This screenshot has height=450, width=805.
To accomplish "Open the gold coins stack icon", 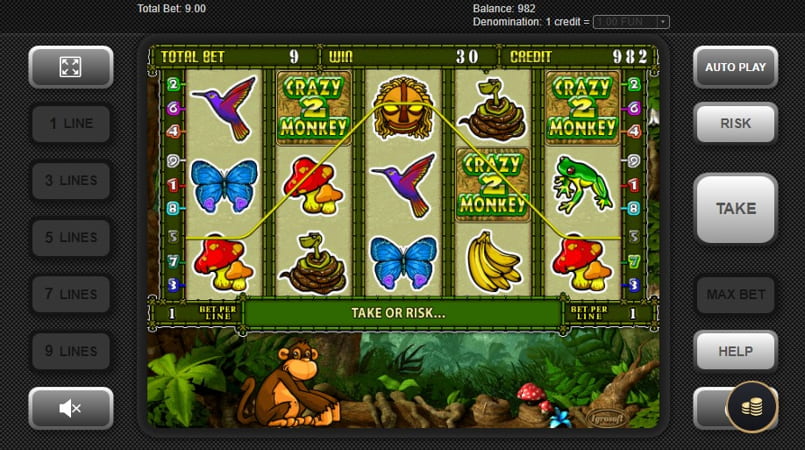I will 751,407.
